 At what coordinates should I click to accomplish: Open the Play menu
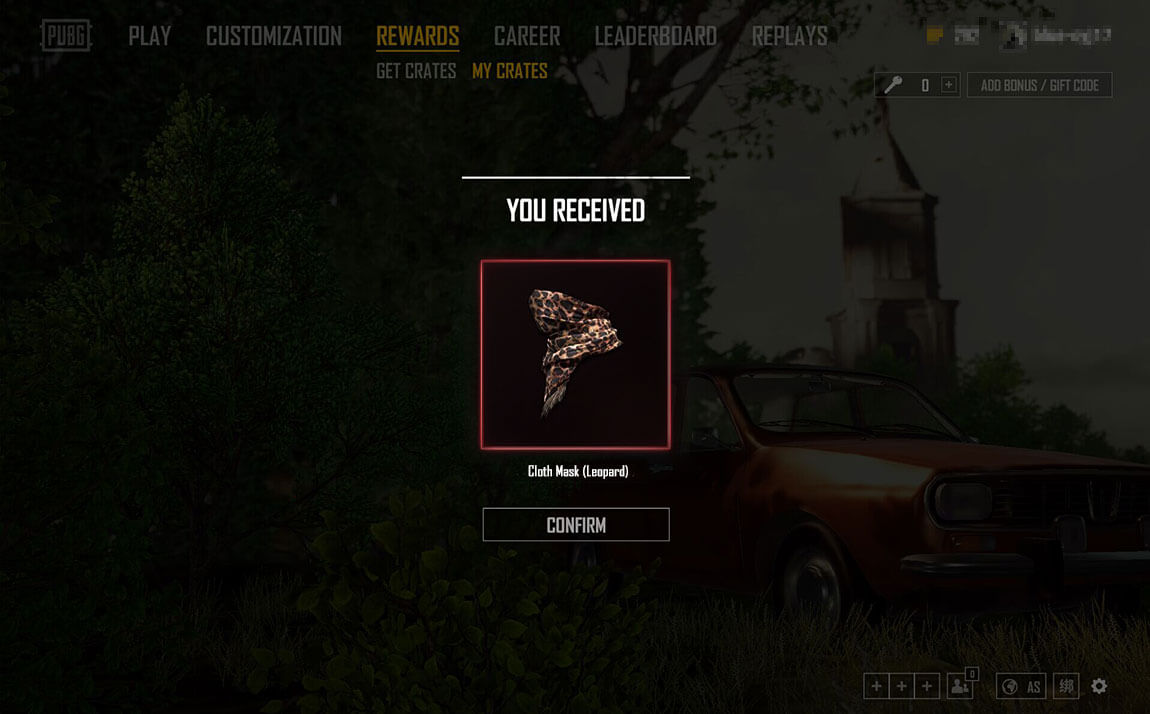[150, 36]
